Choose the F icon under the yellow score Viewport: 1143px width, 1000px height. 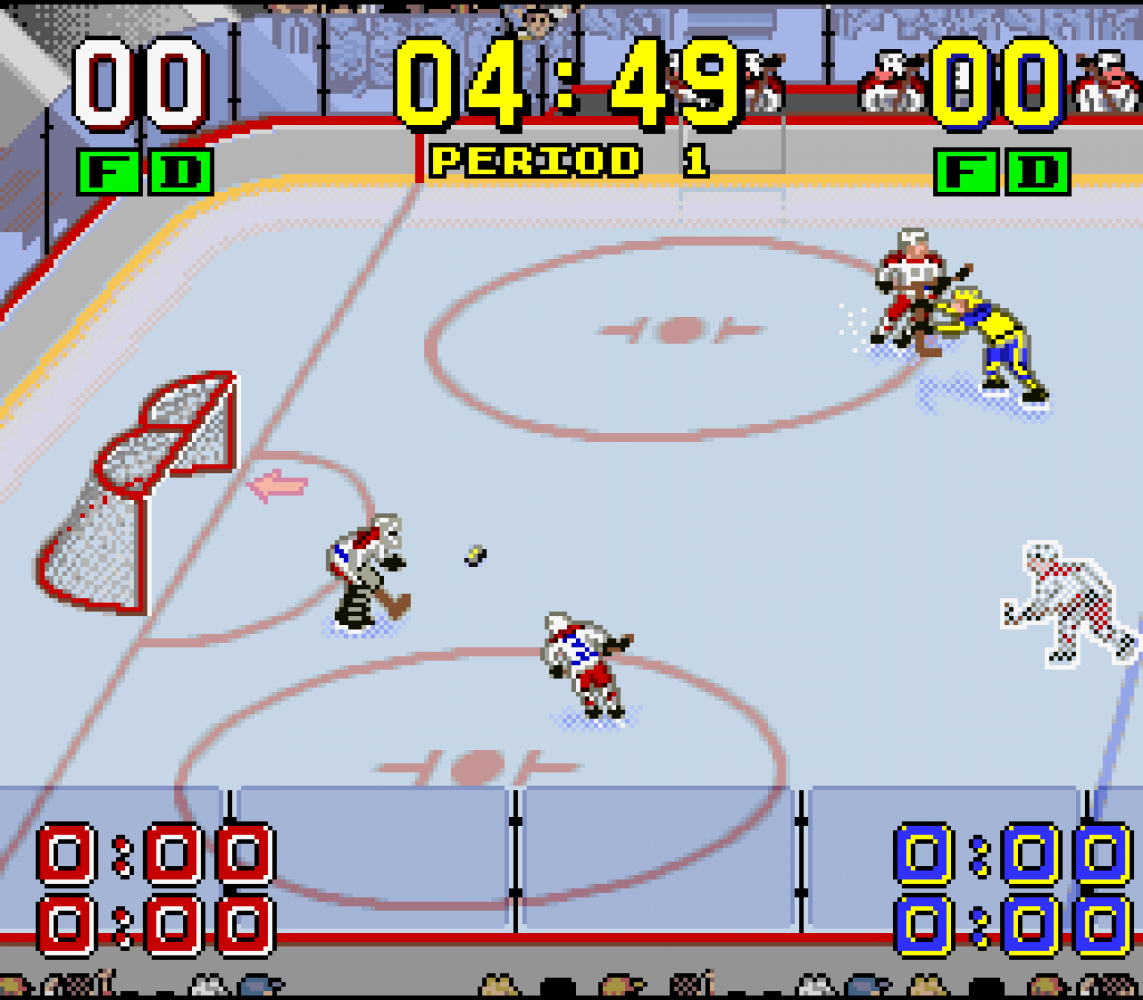[966, 171]
